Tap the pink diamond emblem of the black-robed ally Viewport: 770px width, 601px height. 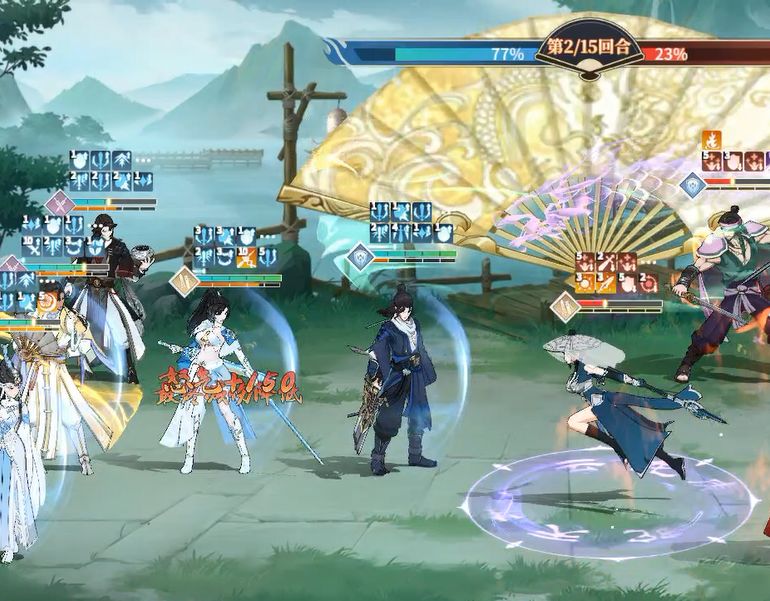pyautogui.click(x=59, y=205)
